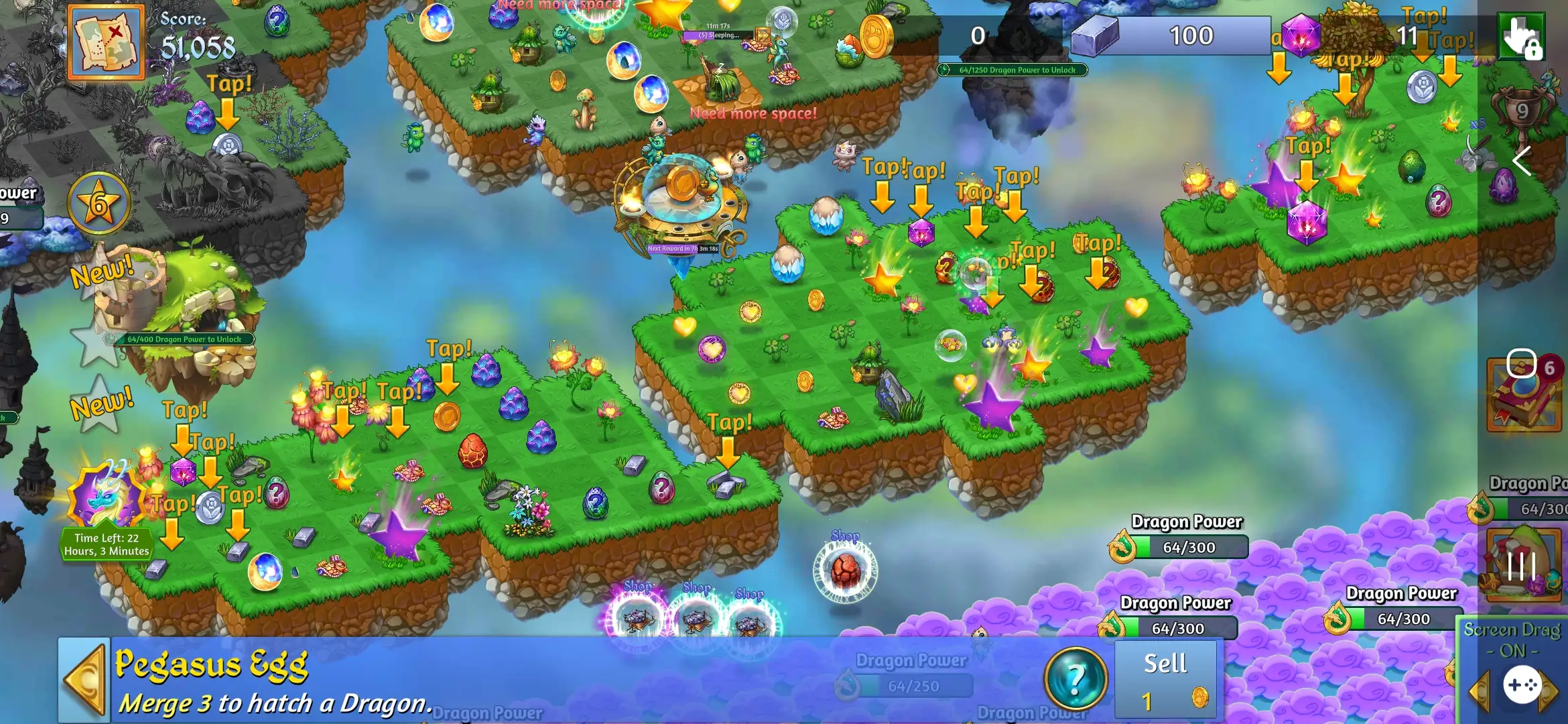Tap the Android home button

1521,363
